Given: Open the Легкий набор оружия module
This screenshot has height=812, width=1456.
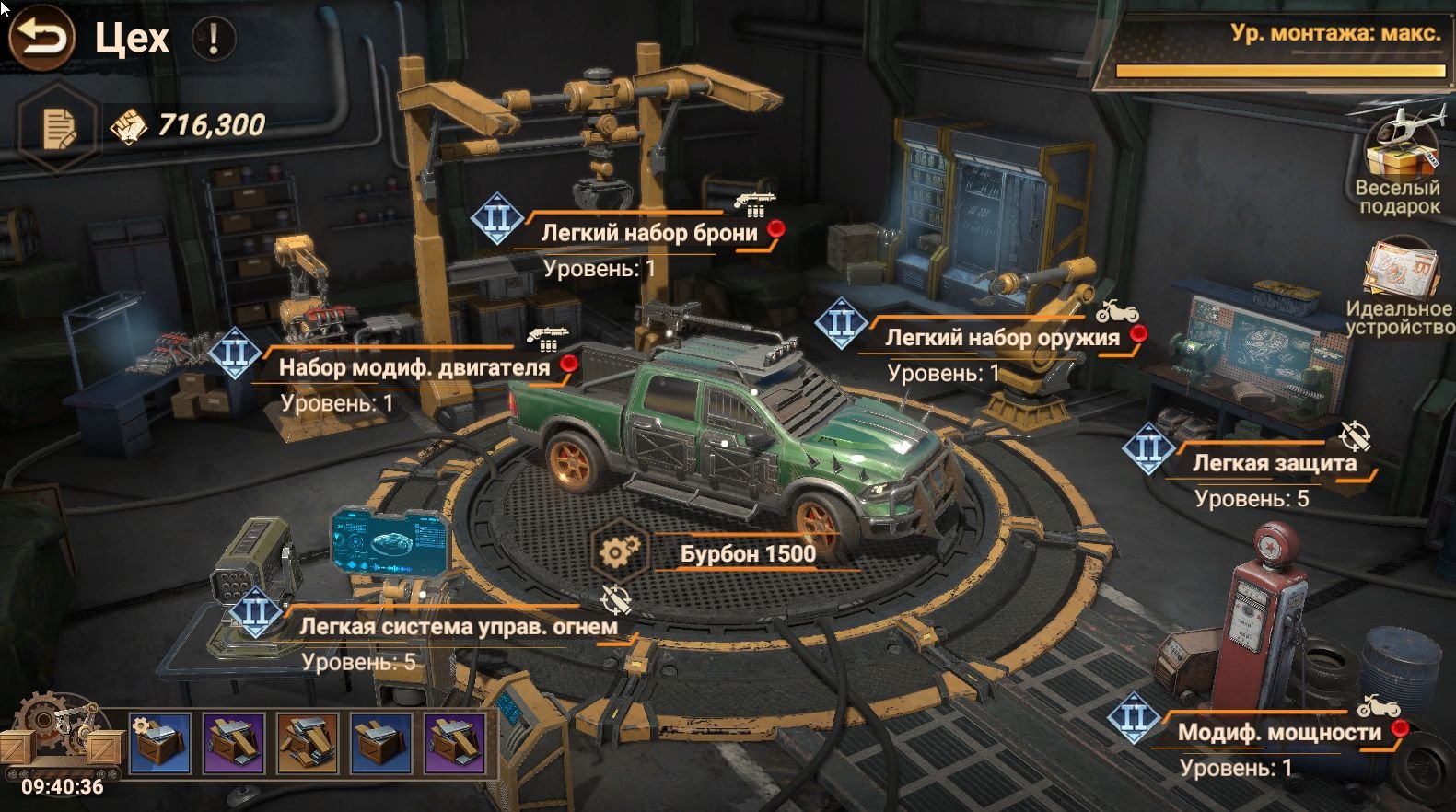Looking at the screenshot, I should [1001, 338].
